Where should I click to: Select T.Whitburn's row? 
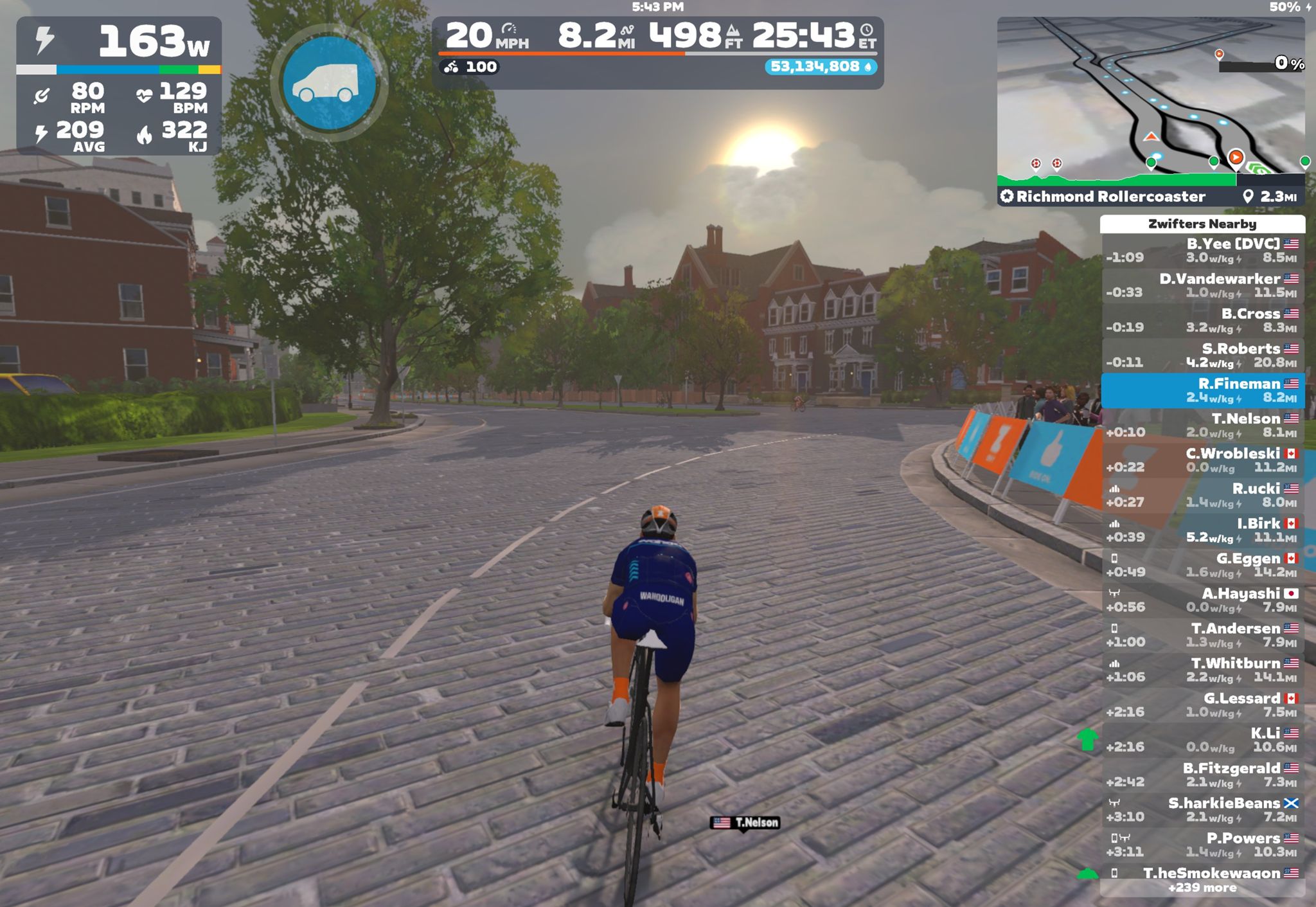[1203, 670]
